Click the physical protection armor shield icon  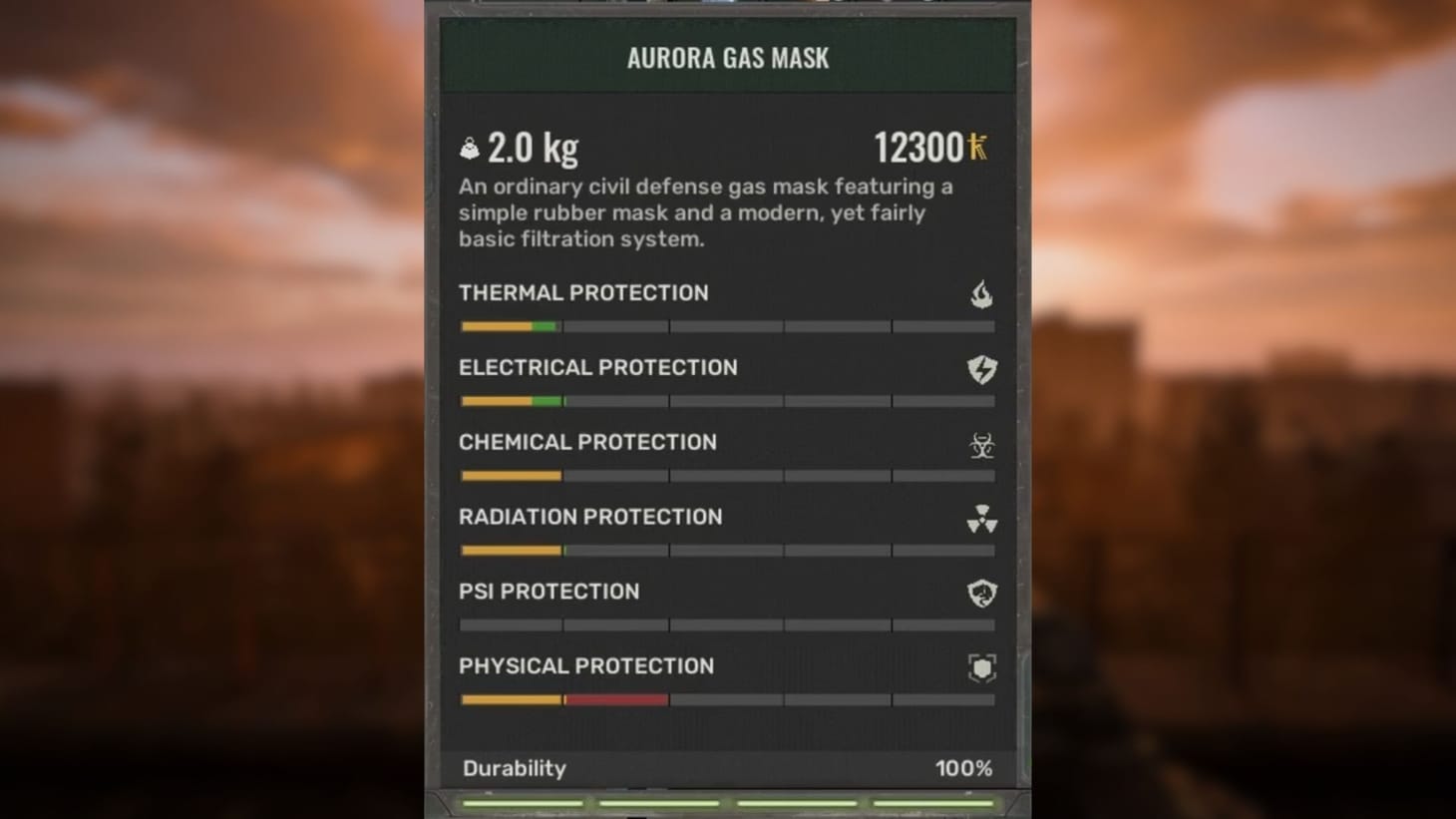981,666
